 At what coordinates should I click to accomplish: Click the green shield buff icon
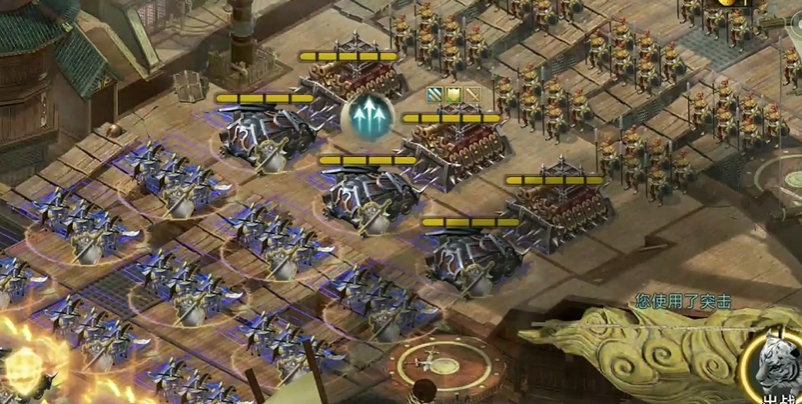[453, 95]
